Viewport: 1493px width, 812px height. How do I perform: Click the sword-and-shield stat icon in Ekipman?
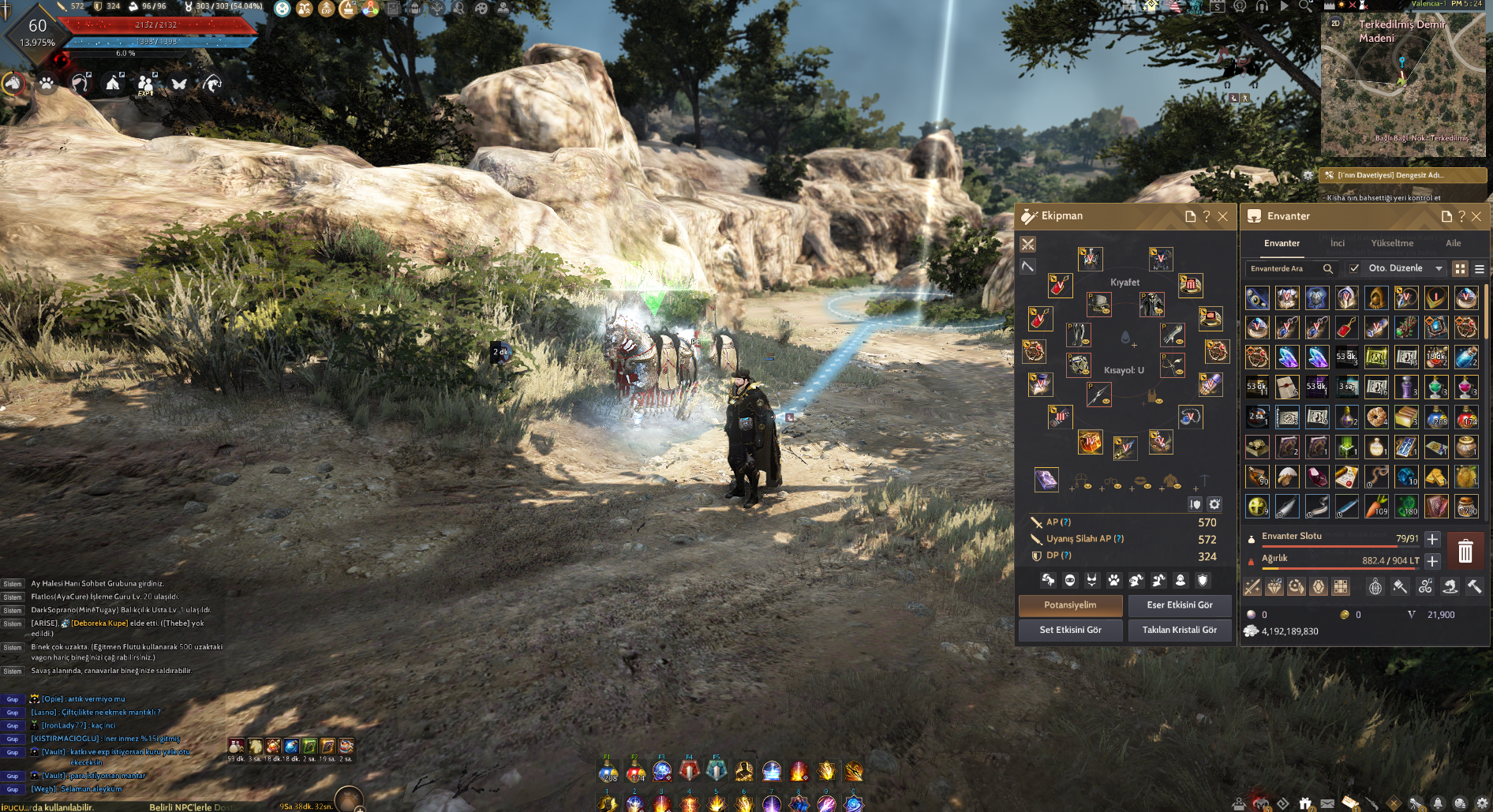(x=1195, y=504)
